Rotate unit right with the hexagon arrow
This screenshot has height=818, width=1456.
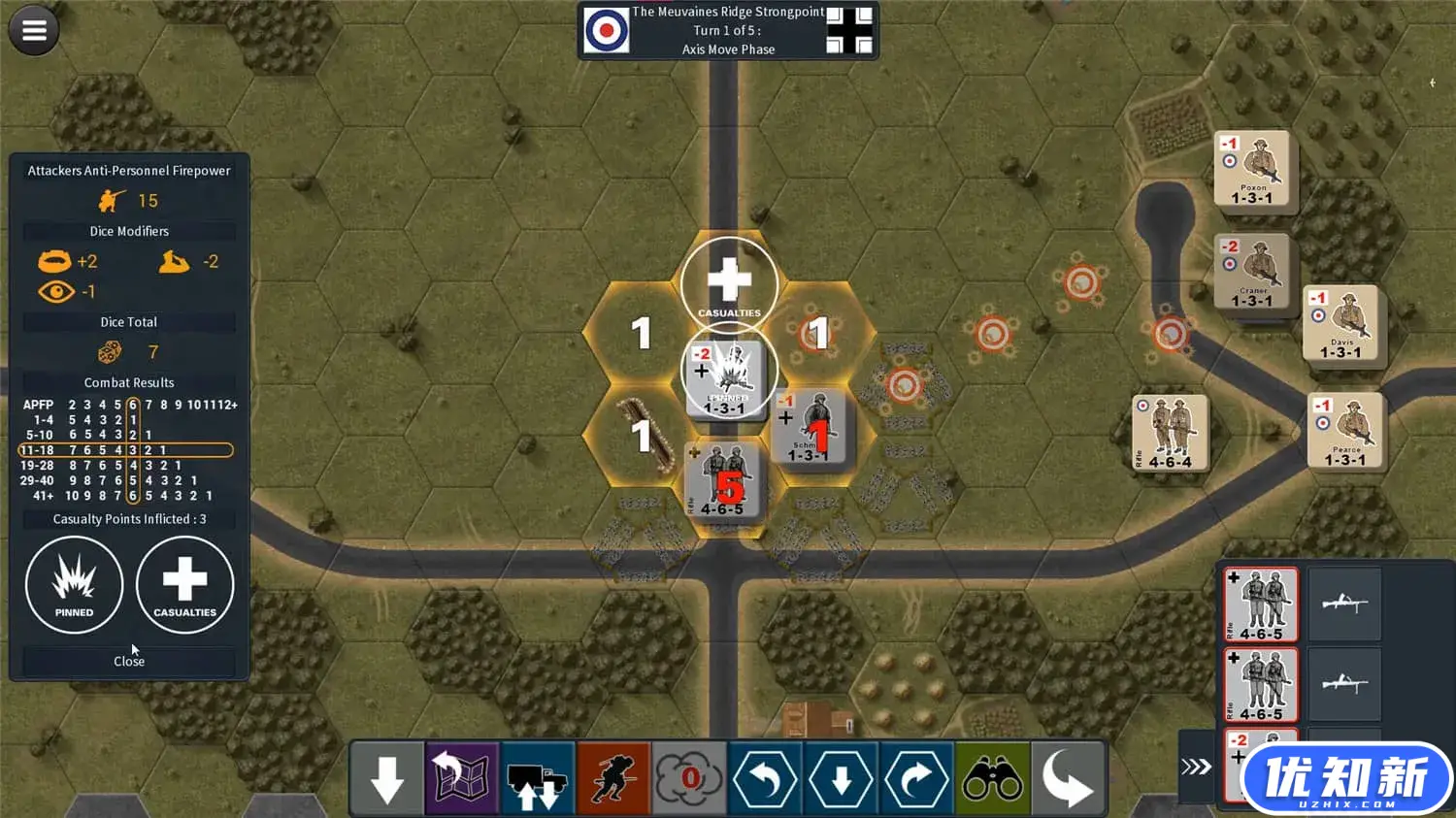click(x=916, y=778)
